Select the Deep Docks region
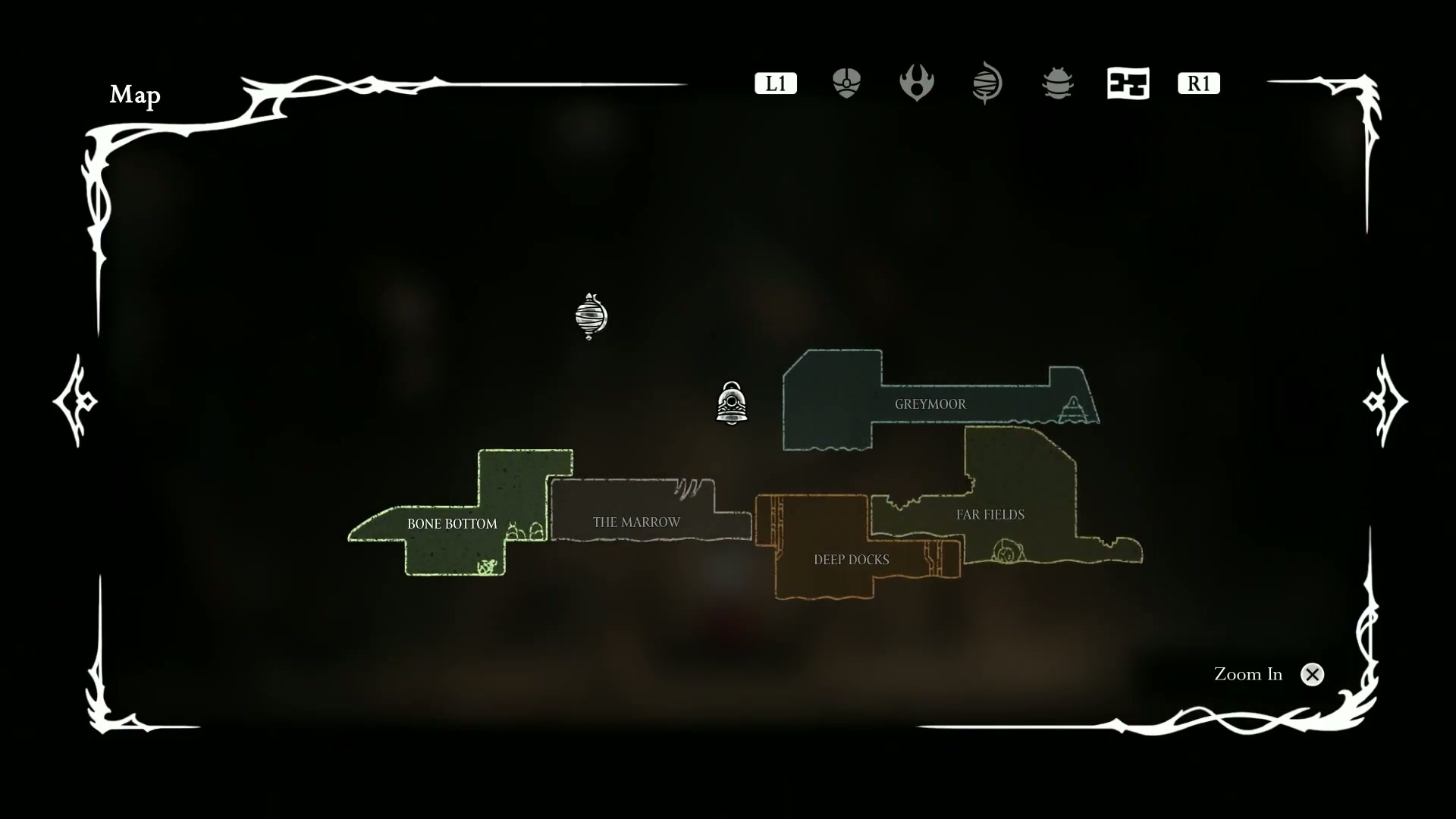 pyautogui.click(x=851, y=560)
